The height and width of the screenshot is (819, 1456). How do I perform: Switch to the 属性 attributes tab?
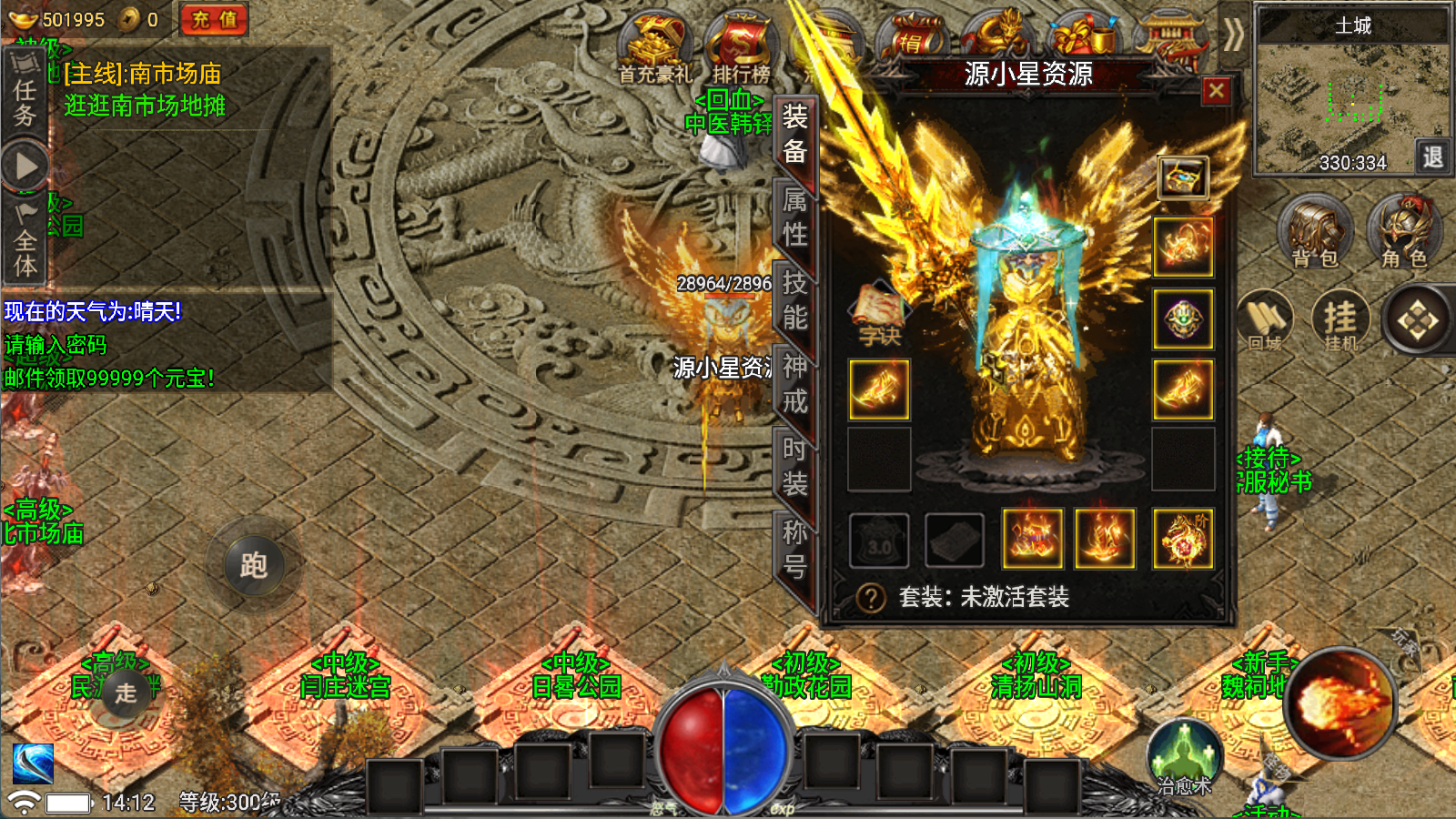(x=794, y=217)
